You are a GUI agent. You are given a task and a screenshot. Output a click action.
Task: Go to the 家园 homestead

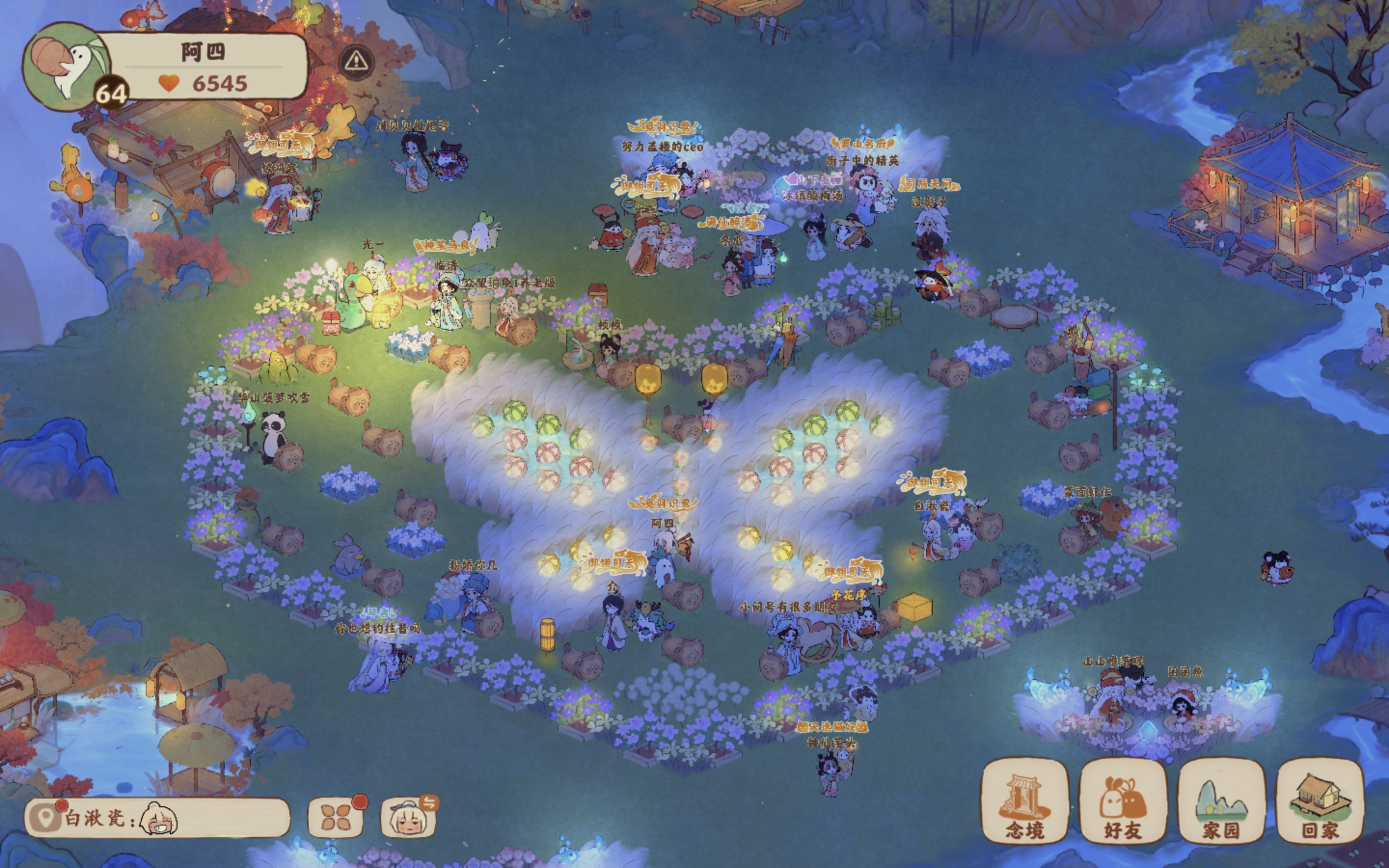click(x=1221, y=802)
